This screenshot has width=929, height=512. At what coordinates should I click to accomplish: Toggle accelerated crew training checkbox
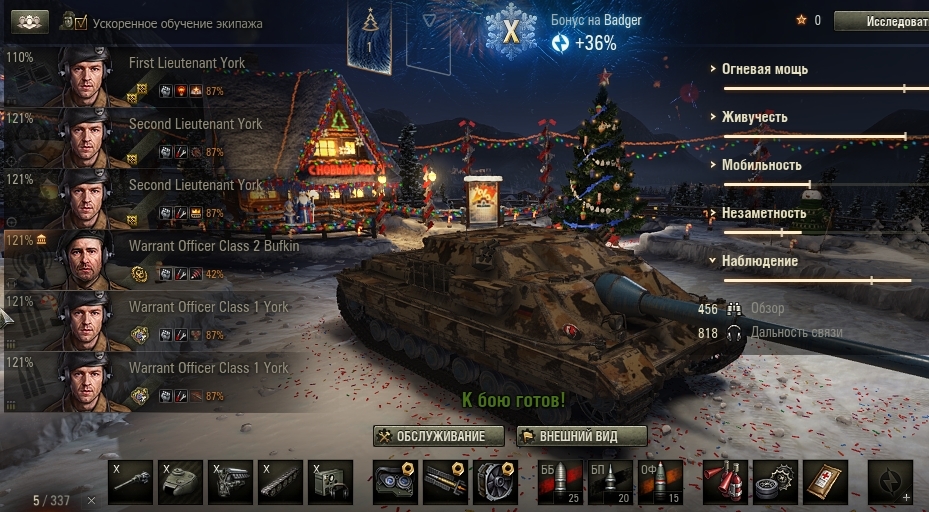click(x=81, y=22)
